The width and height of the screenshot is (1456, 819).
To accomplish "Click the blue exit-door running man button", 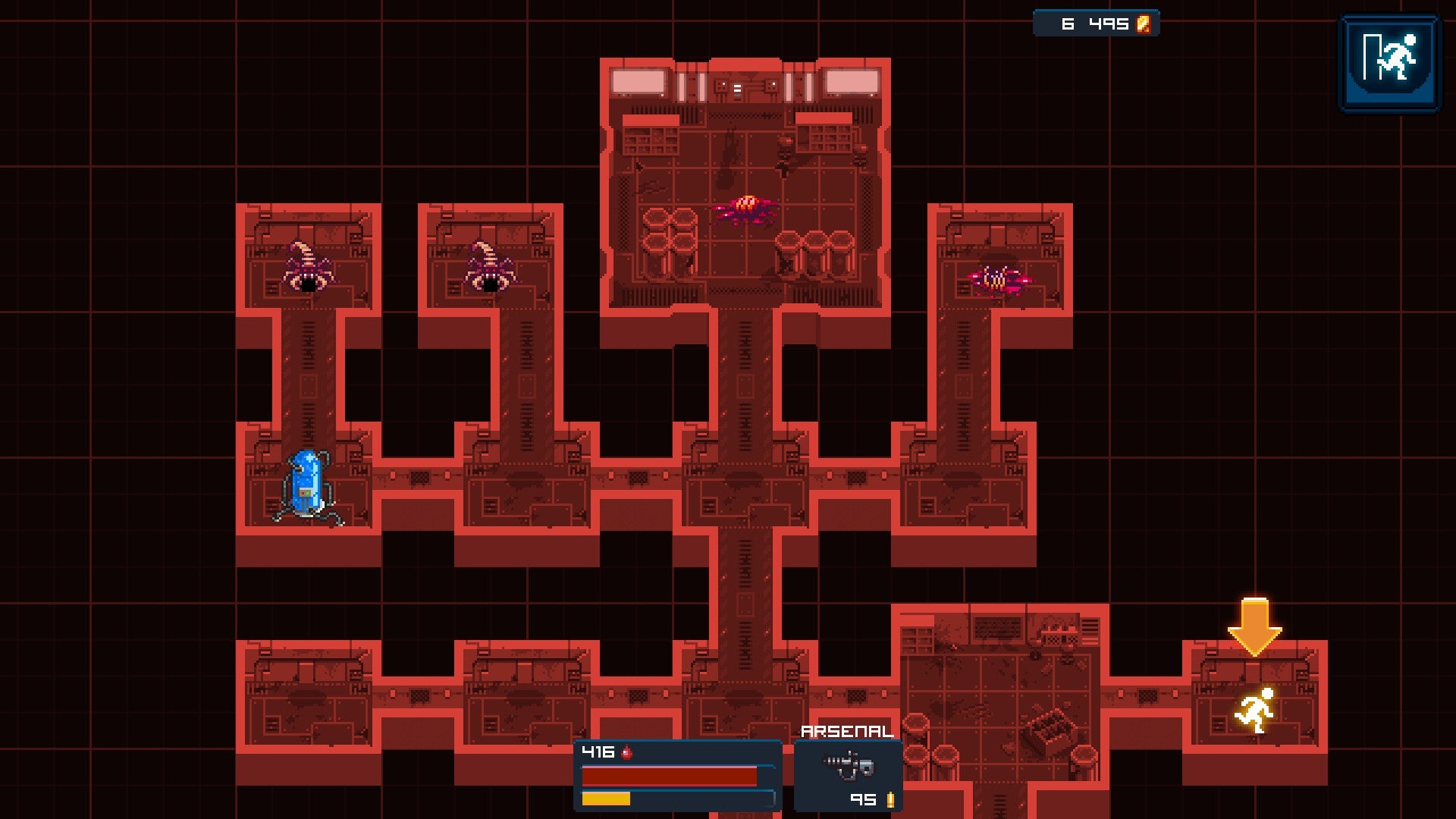I will (x=1389, y=62).
